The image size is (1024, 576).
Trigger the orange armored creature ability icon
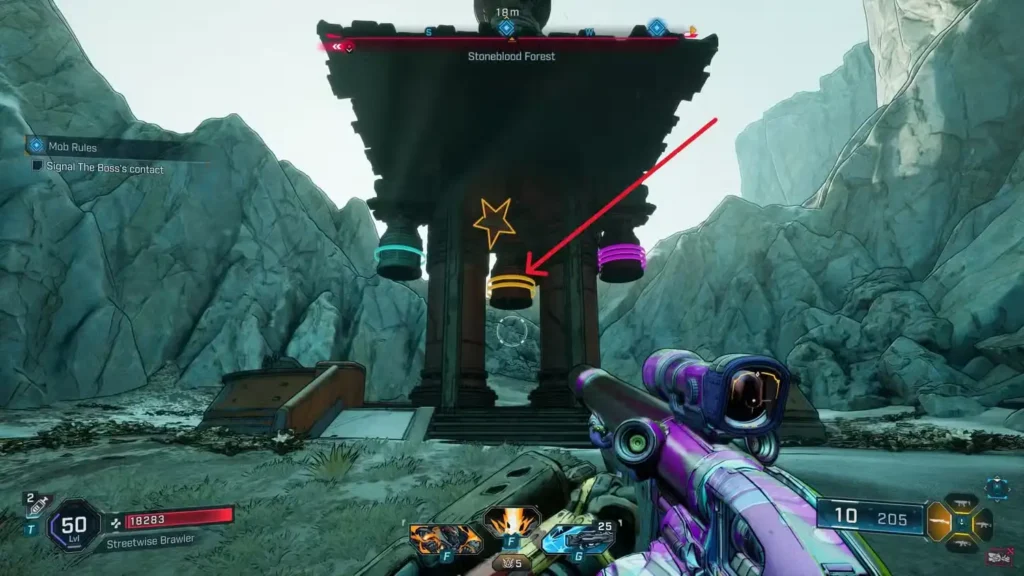(x=445, y=539)
